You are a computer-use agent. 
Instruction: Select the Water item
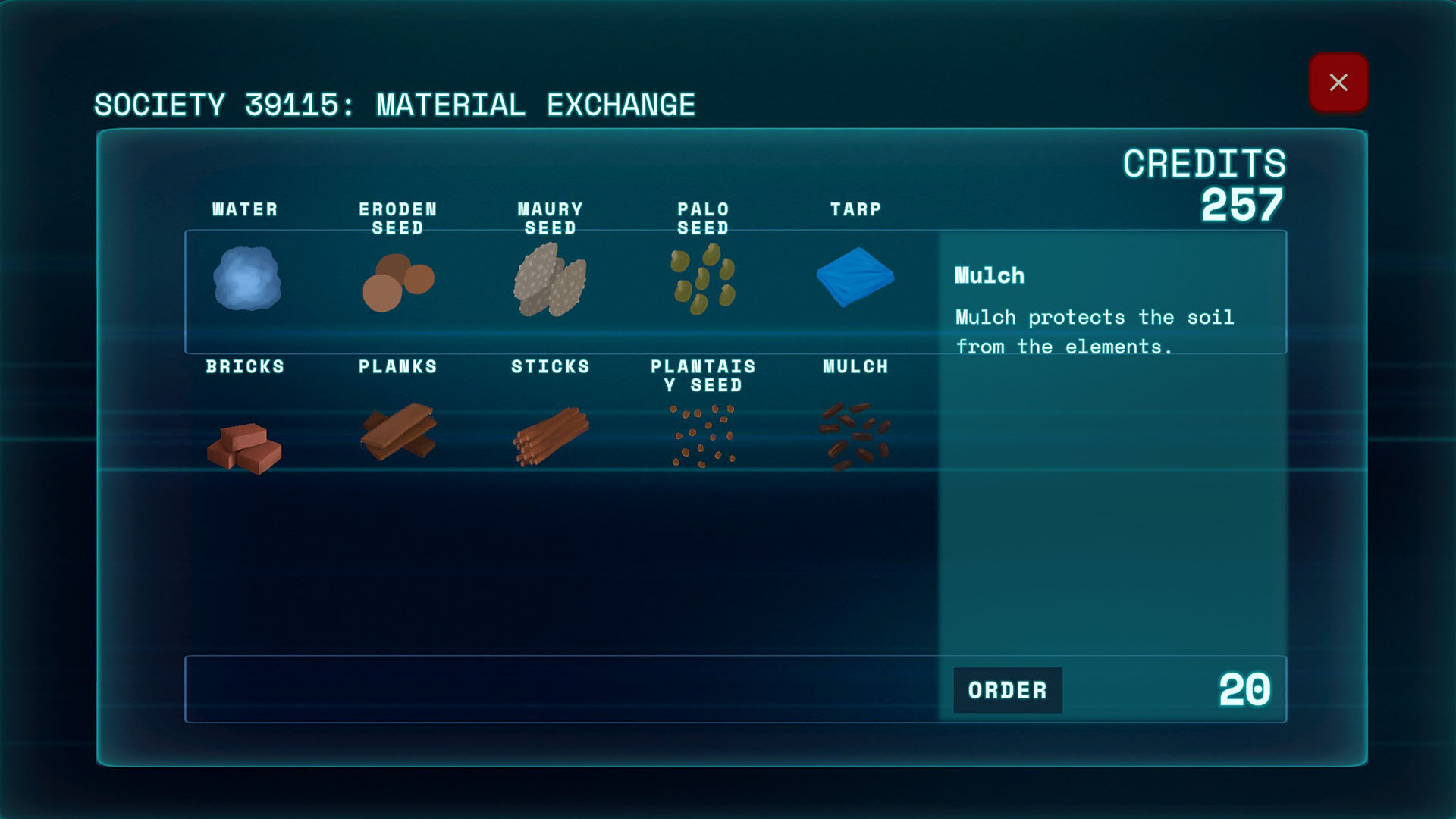246,278
